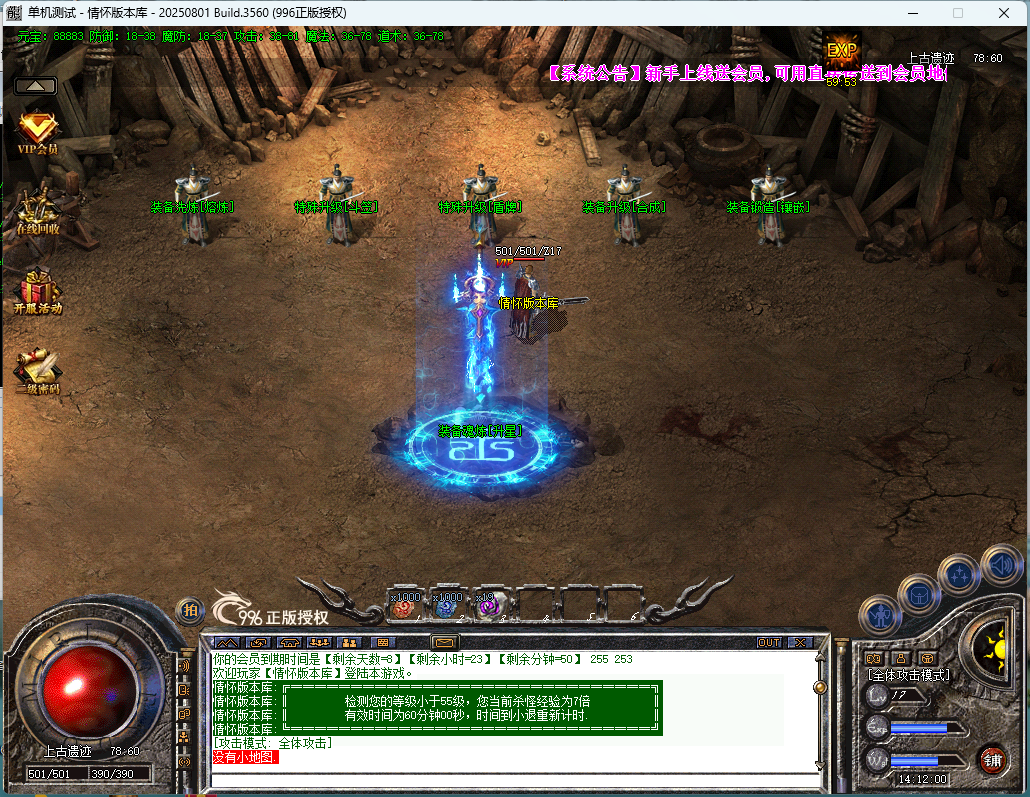The height and width of the screenshot is (797, 1030).
Task: Toggle the 全体攻击模式 attack mode label
Action: click(x=908, y=675)
